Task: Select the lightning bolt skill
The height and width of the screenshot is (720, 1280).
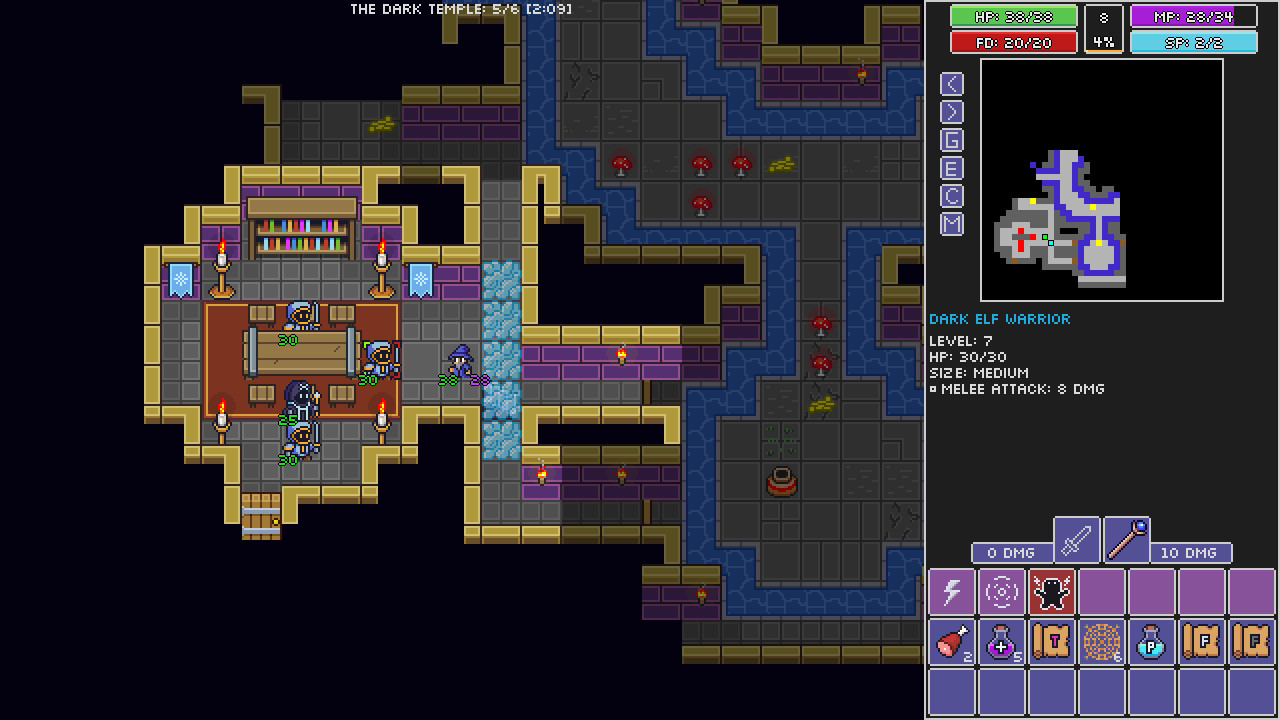Action: tap(950, 592)
